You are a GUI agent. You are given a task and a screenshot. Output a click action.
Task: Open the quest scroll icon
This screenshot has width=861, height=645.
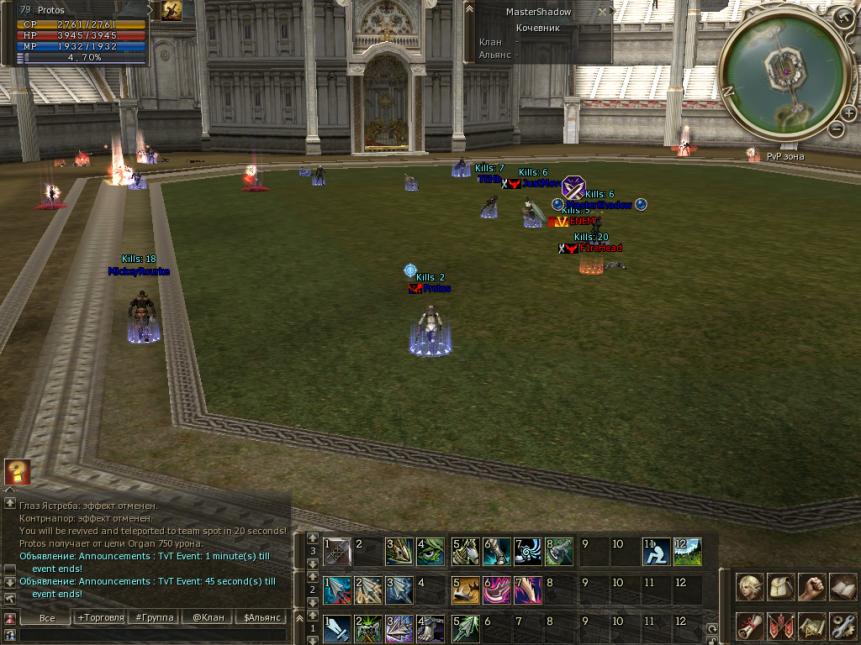click(750, 625)
